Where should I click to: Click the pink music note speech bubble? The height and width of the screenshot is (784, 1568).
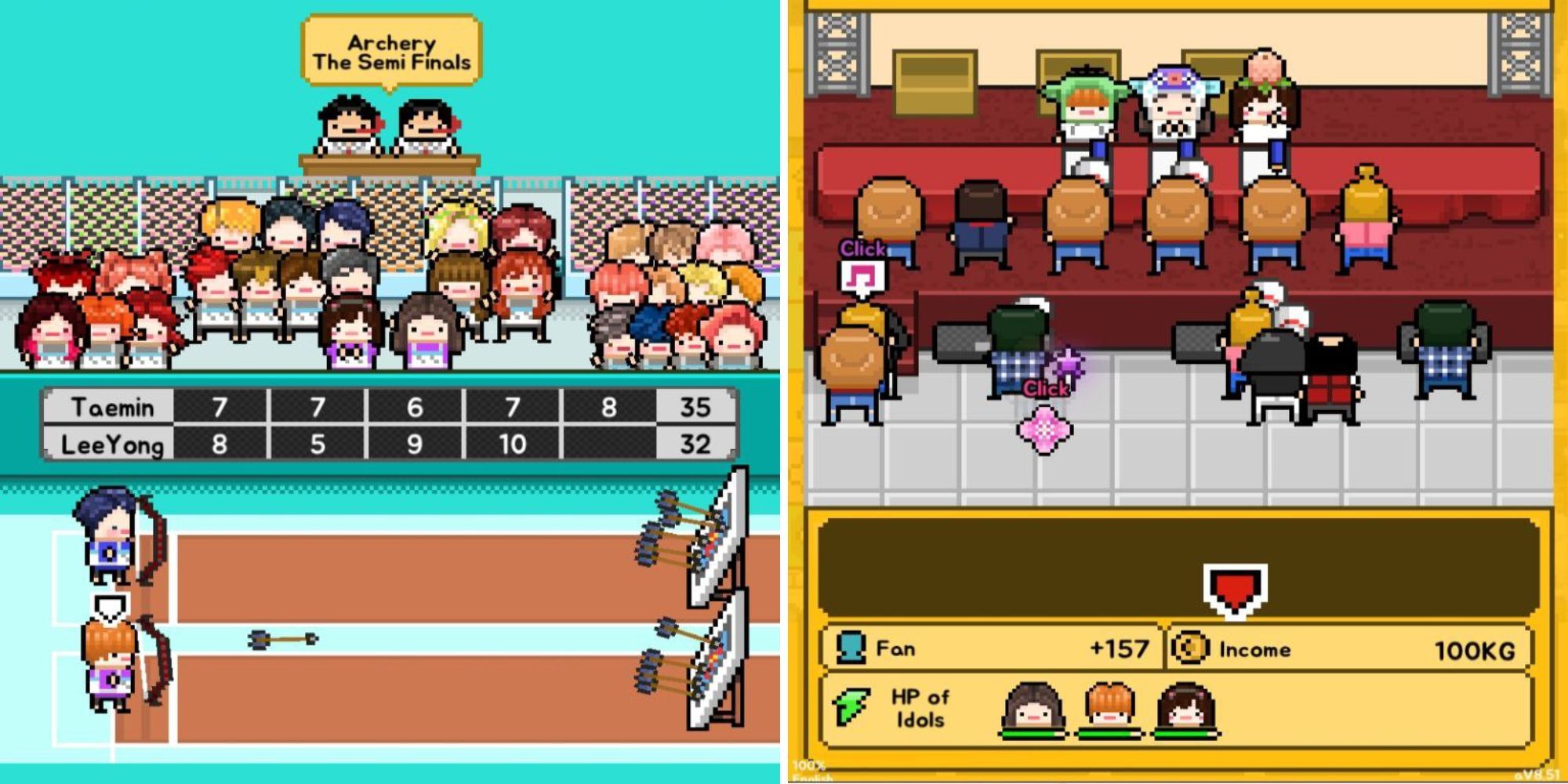tap(862, 276)
